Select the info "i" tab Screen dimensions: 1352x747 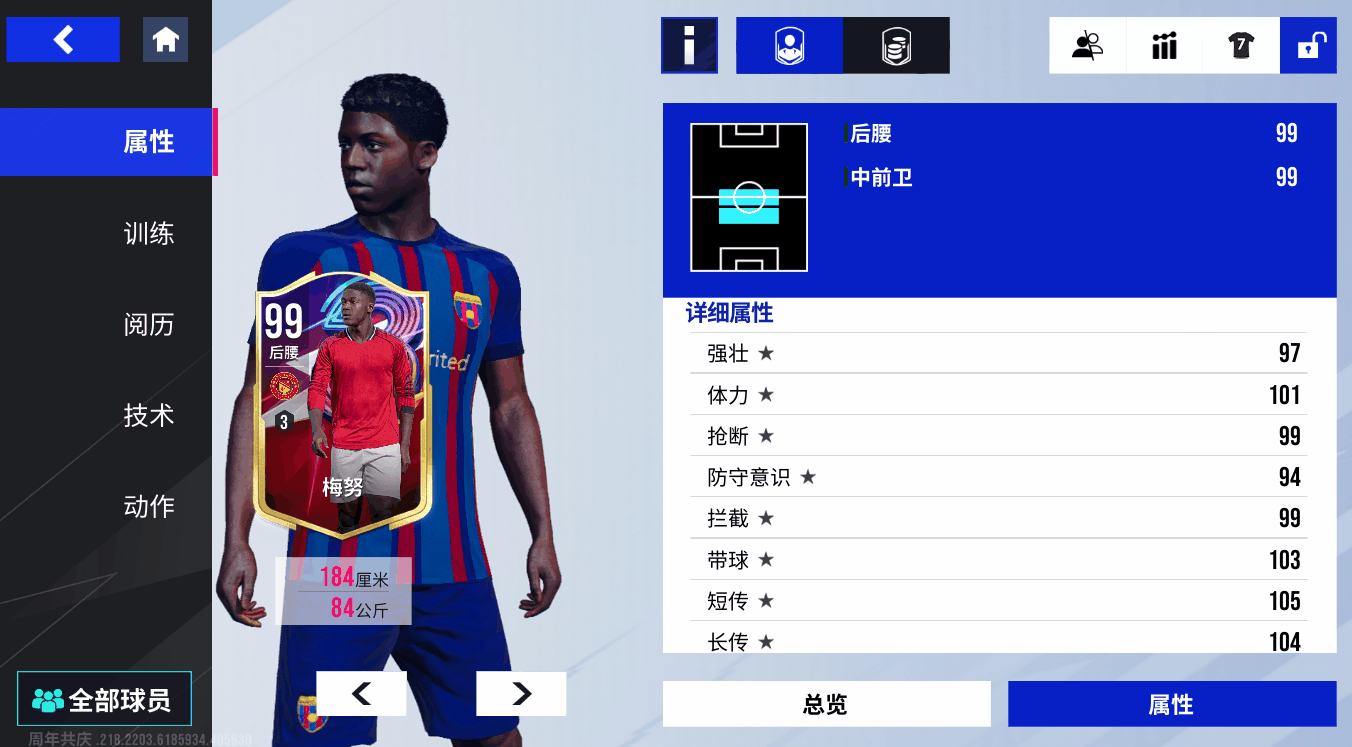click(689, 46)
